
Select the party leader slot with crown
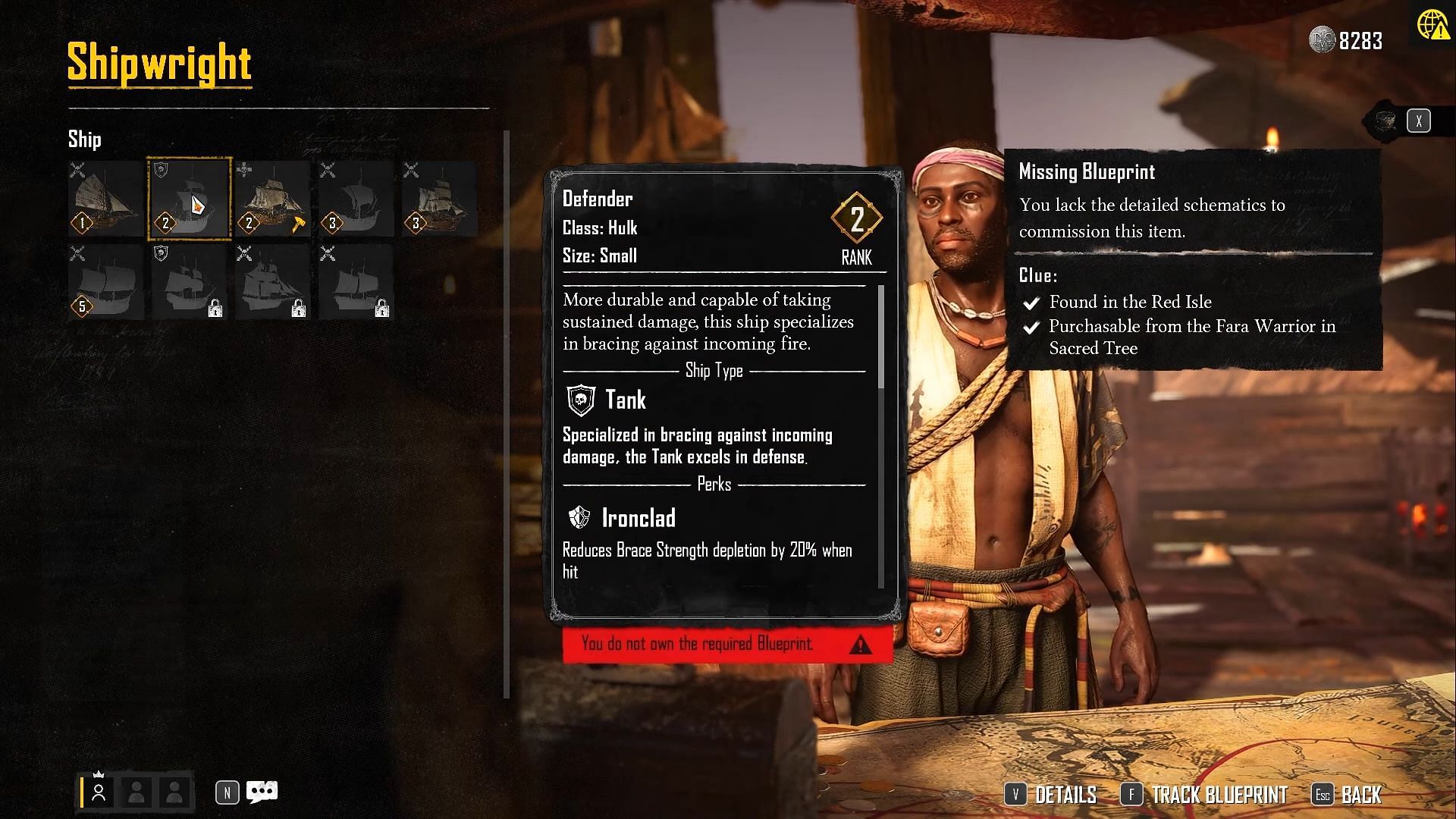pos(99,792)
